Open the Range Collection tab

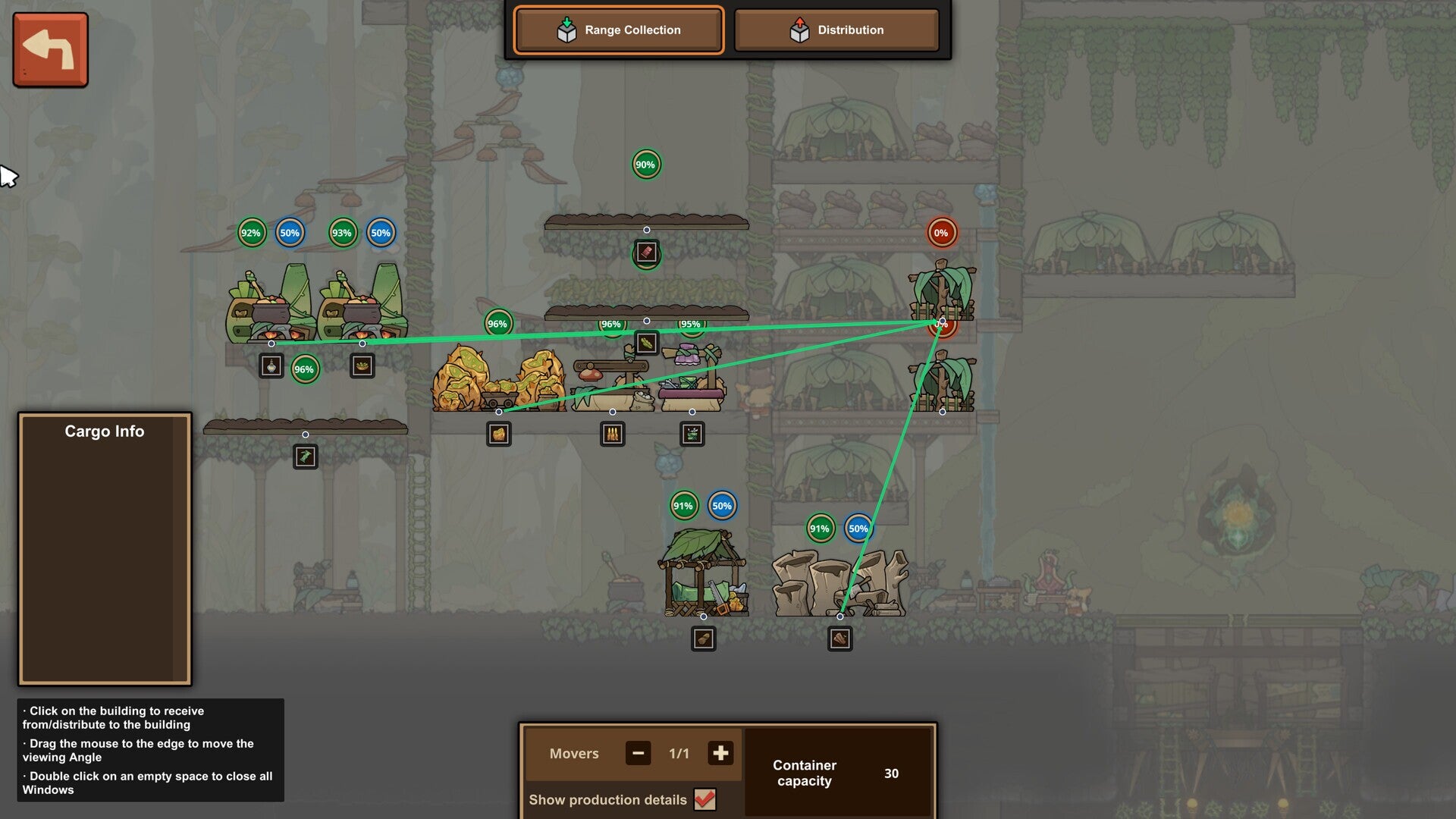tap(618, 30)
